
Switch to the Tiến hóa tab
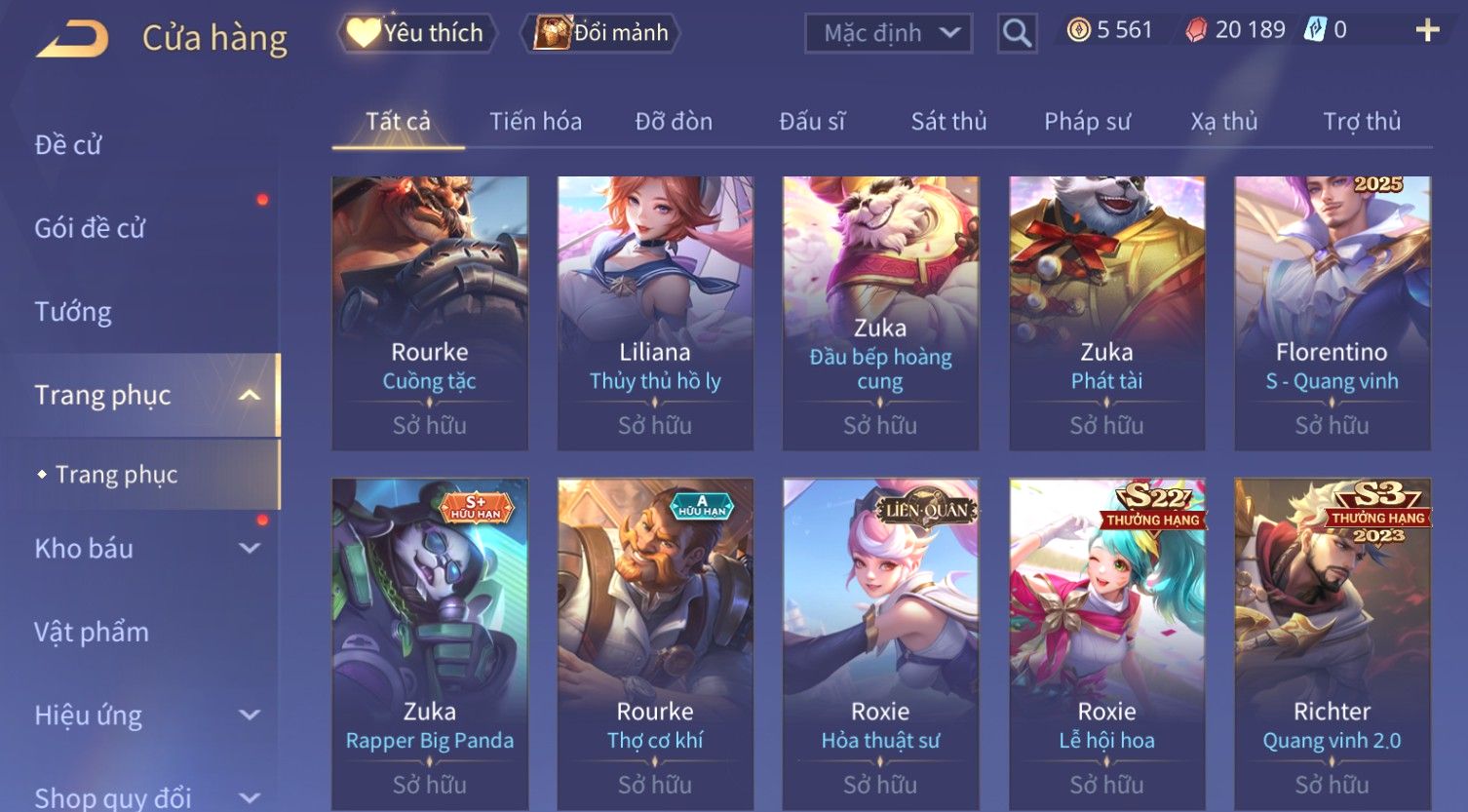coord(535,122)
